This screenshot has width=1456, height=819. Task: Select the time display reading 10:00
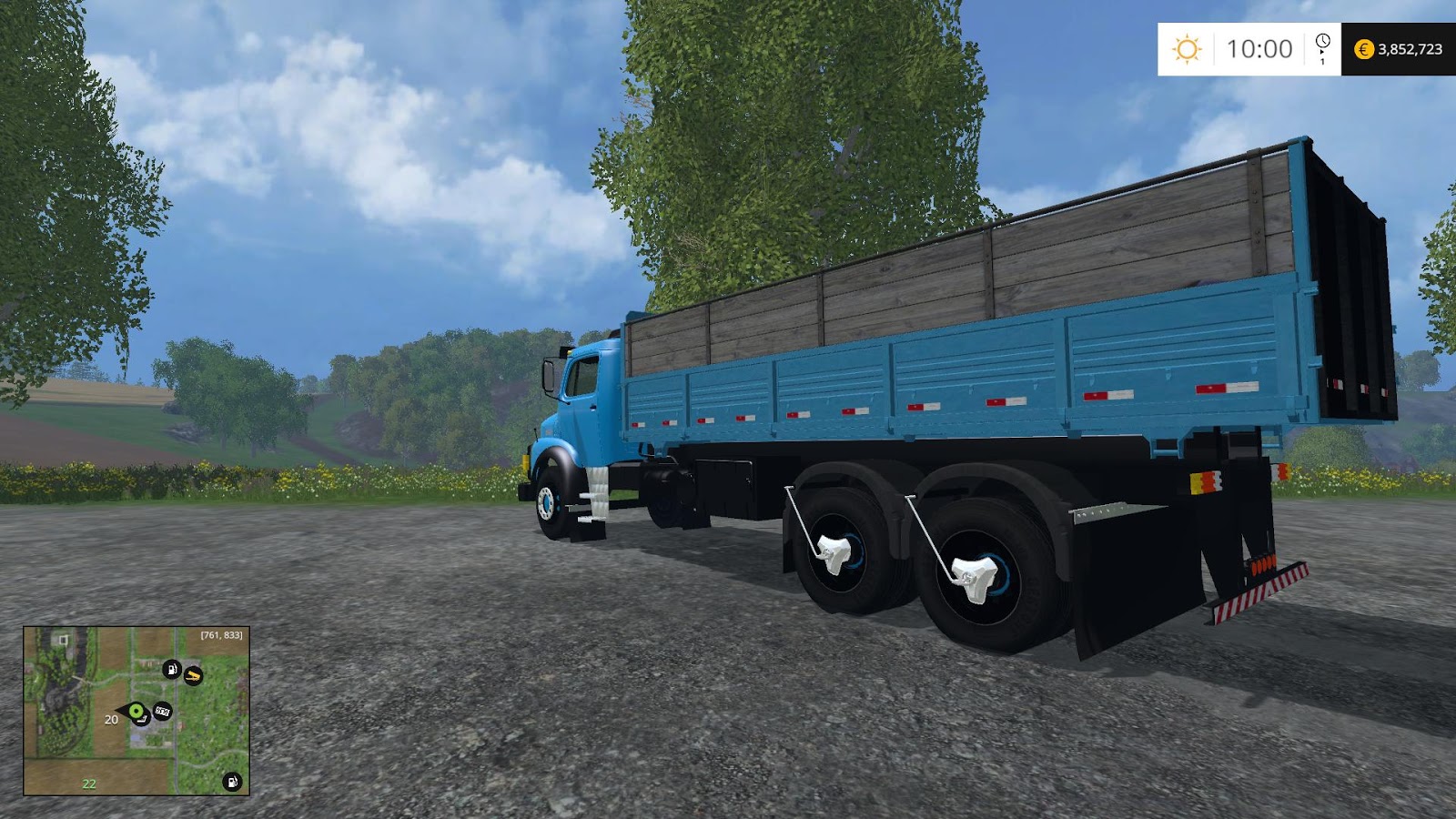pyautogui.click(x=1259, y=46)
